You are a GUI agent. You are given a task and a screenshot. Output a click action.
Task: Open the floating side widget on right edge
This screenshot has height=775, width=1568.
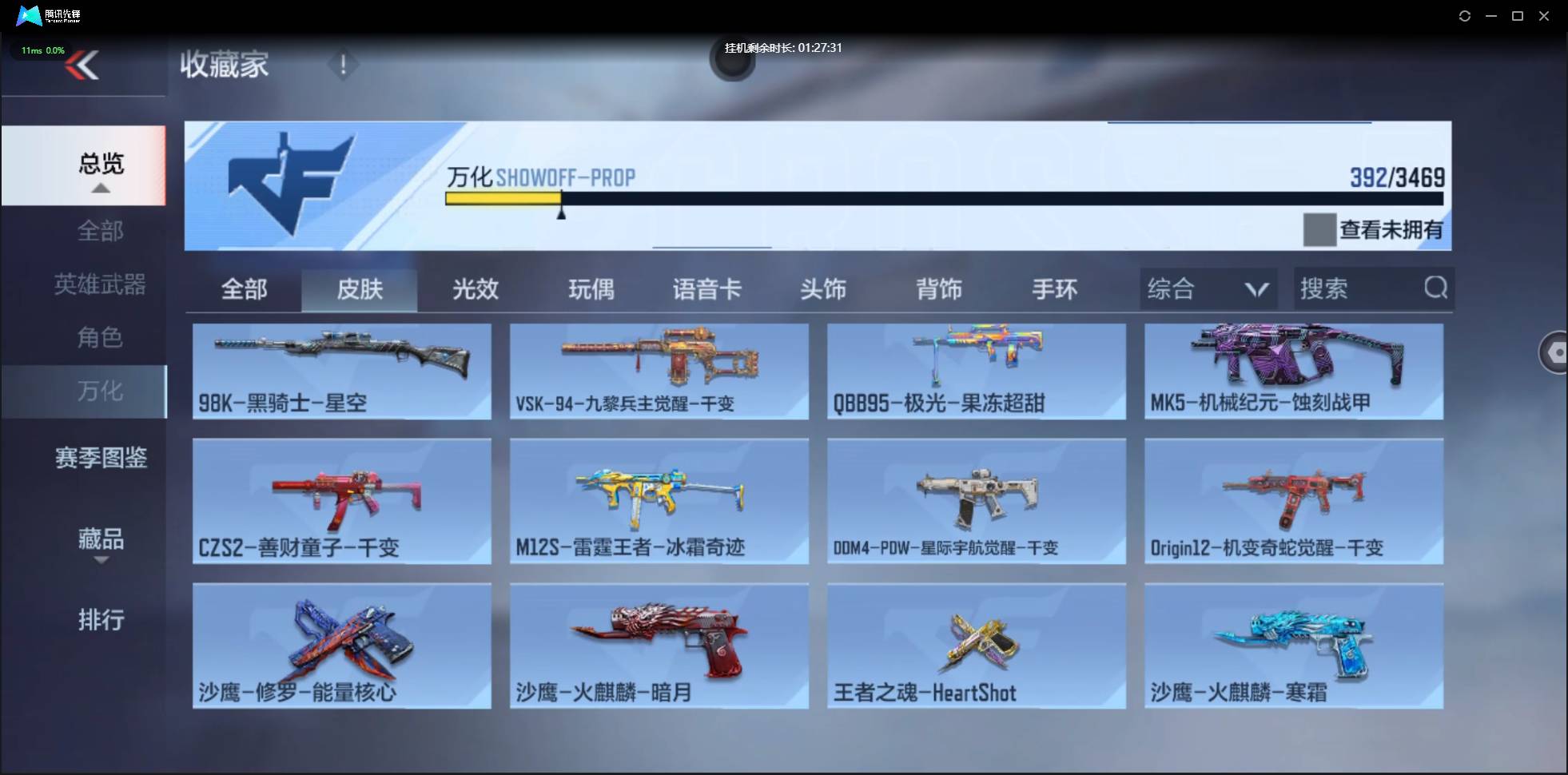(1554, 352)
